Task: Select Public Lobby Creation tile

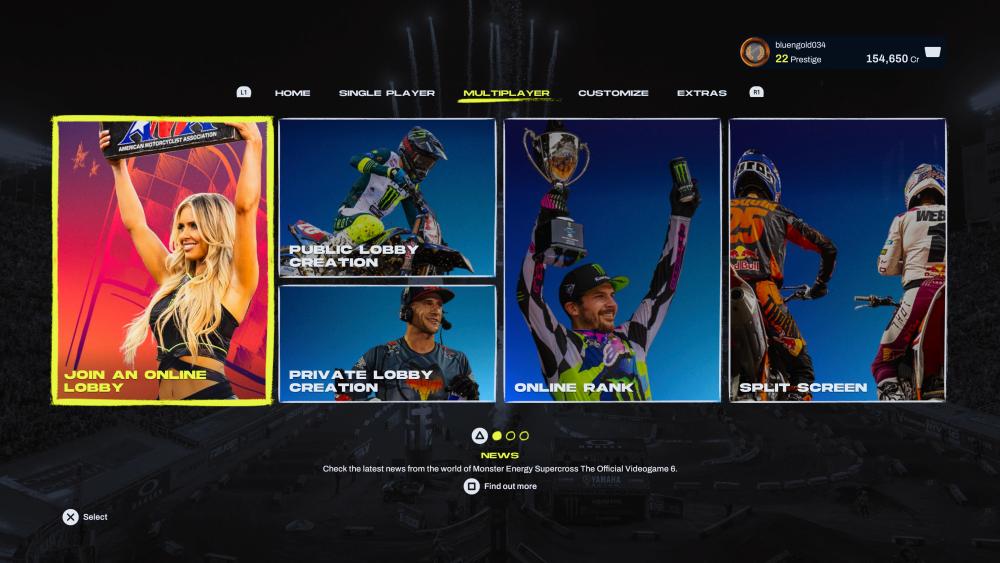Action: 387,197
